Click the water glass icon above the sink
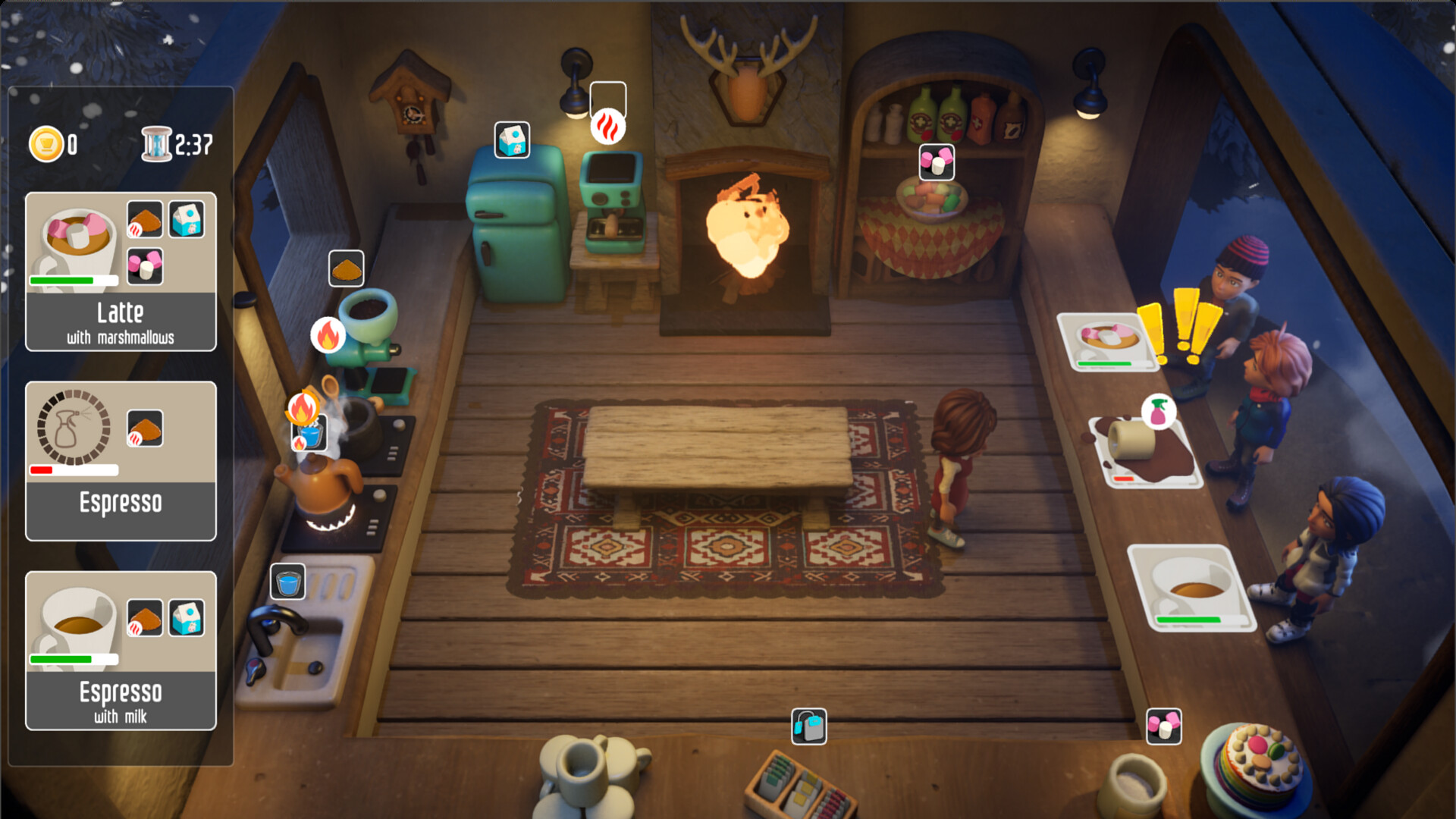Image resolution: width=1456 pixels, height=819 pixels. (288, 582)
